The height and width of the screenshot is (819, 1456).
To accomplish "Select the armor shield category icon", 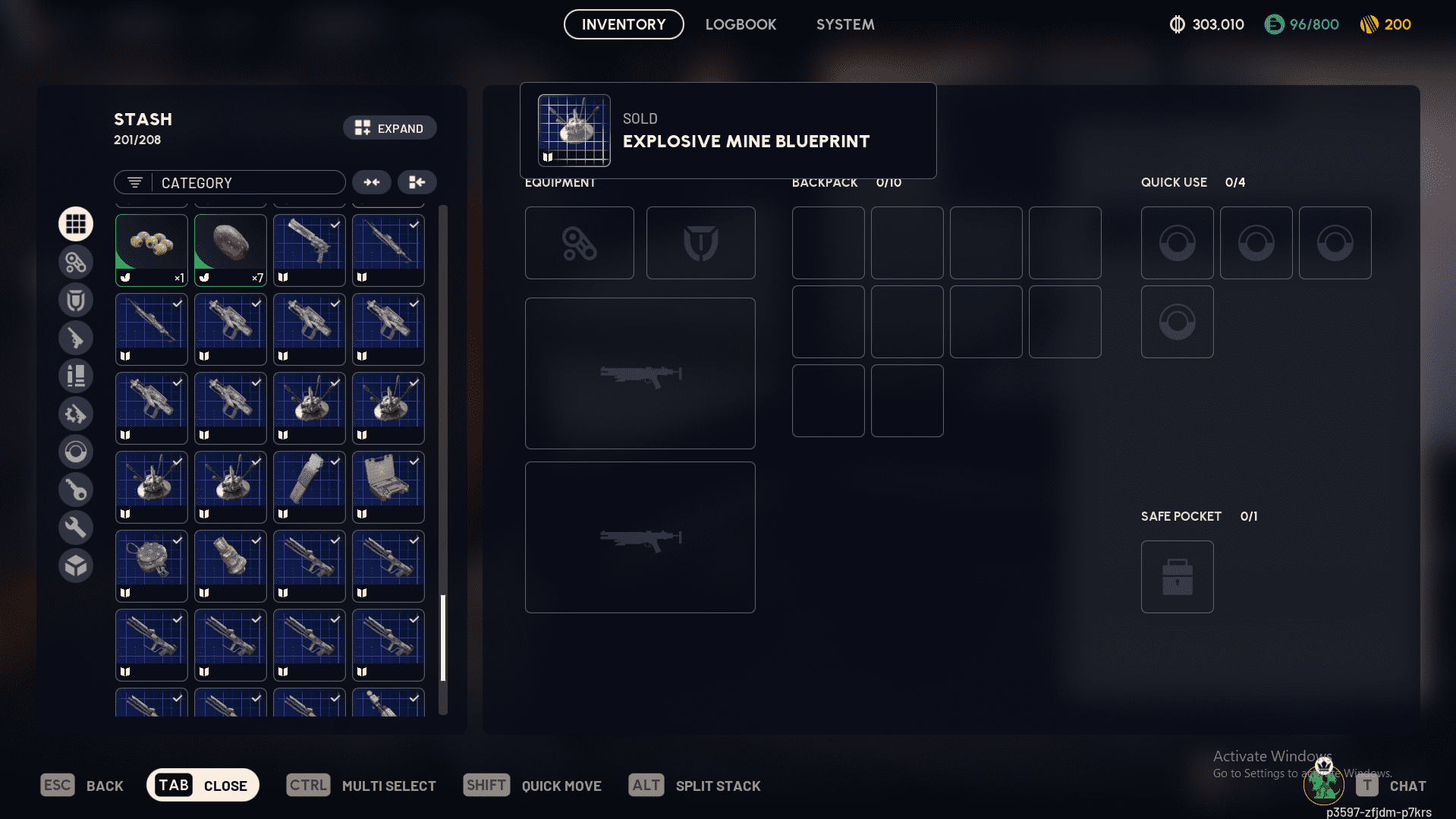I will [76, 299].
